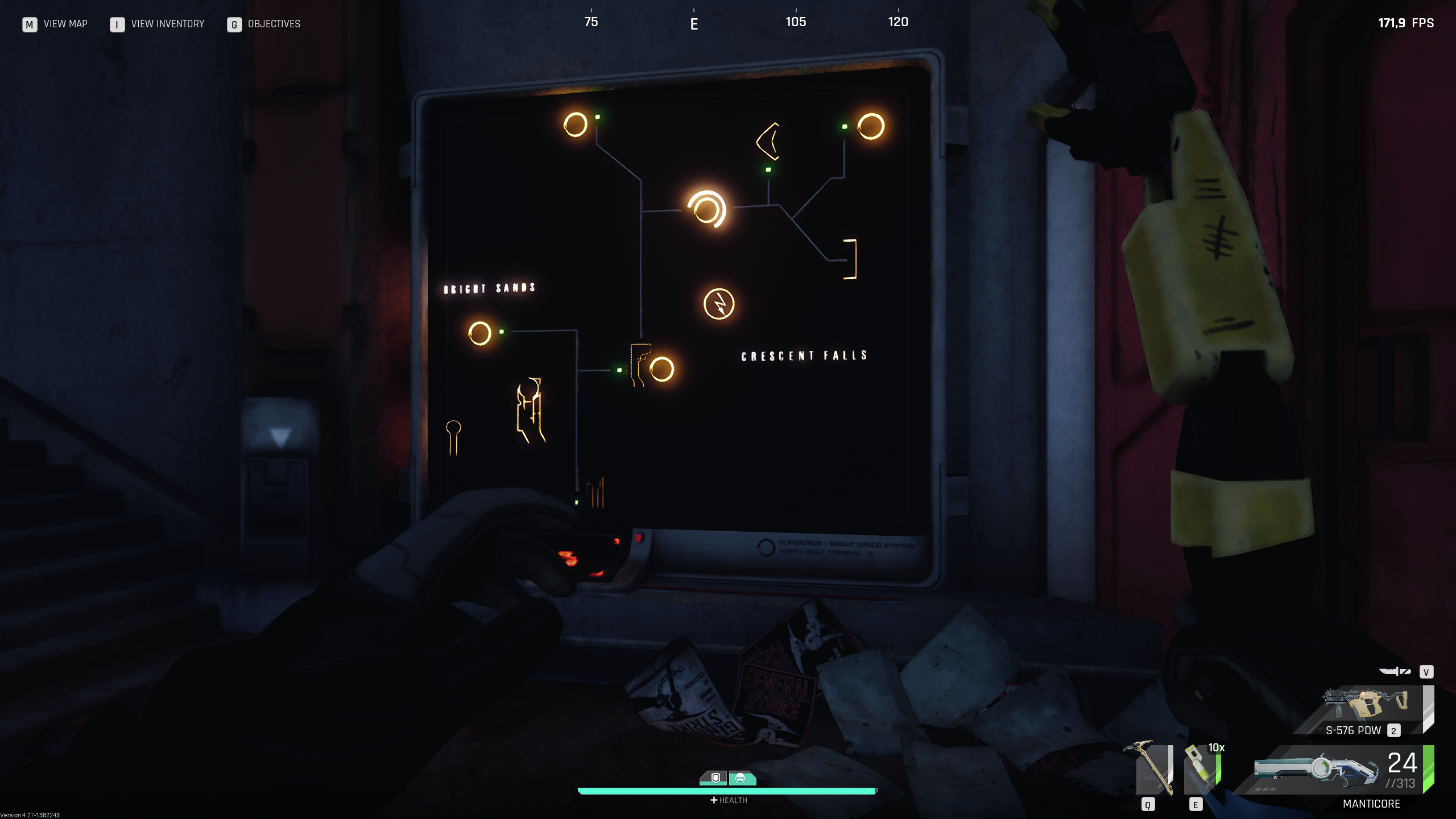The height and width of the screenshot is (819, 1456).
Task: Click the shield armor icon above health
Action: tap(715, 777)
